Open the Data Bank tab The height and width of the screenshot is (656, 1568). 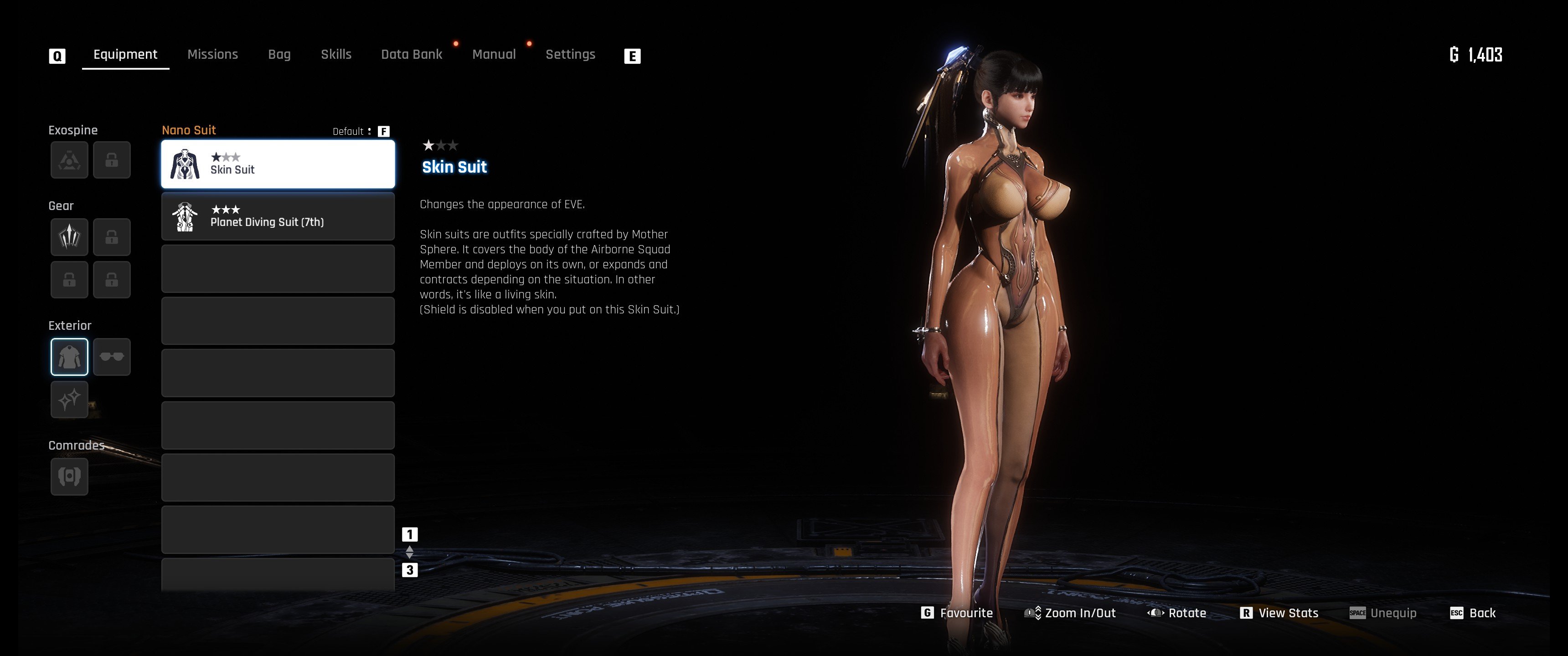click(x=412, y=55)
